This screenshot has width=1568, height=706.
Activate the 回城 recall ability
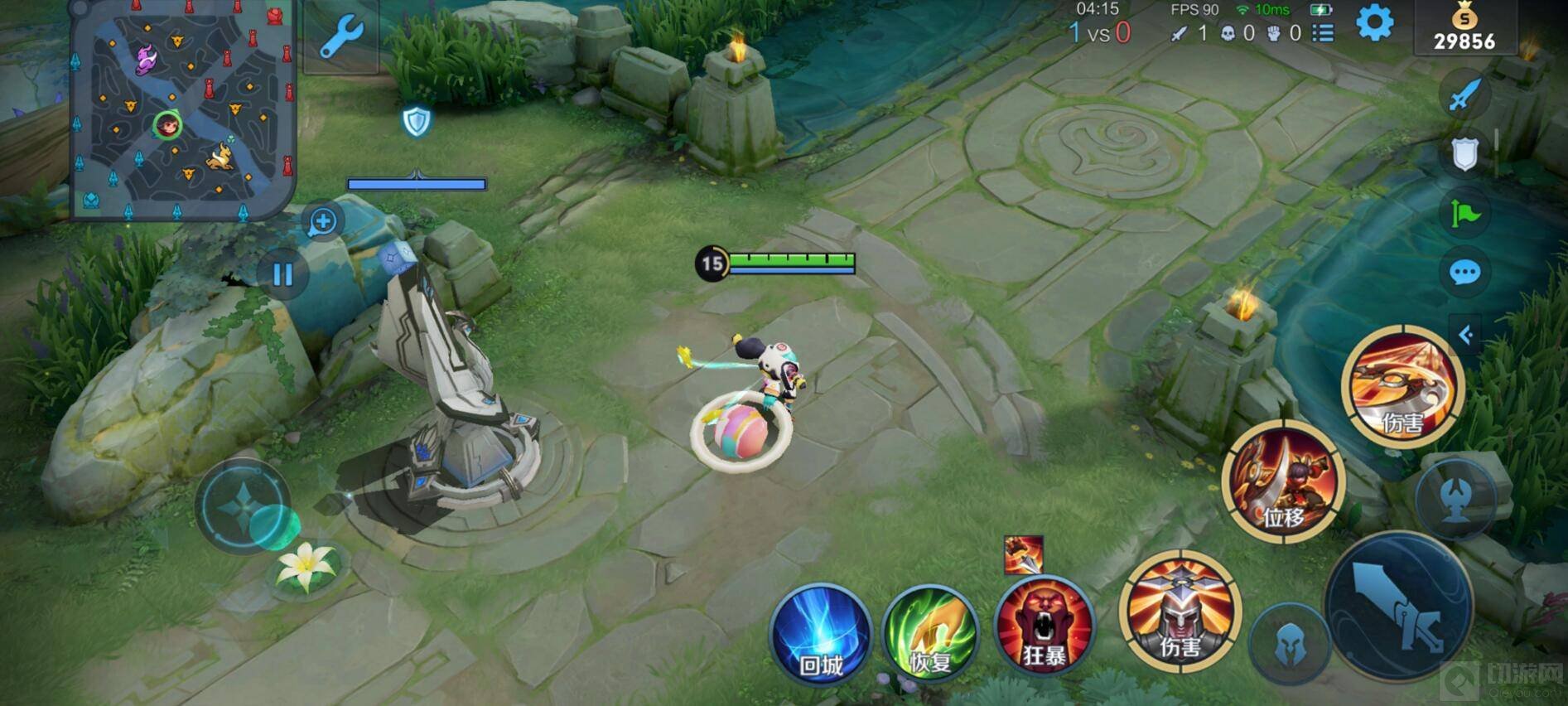click(x=821, y=635)
